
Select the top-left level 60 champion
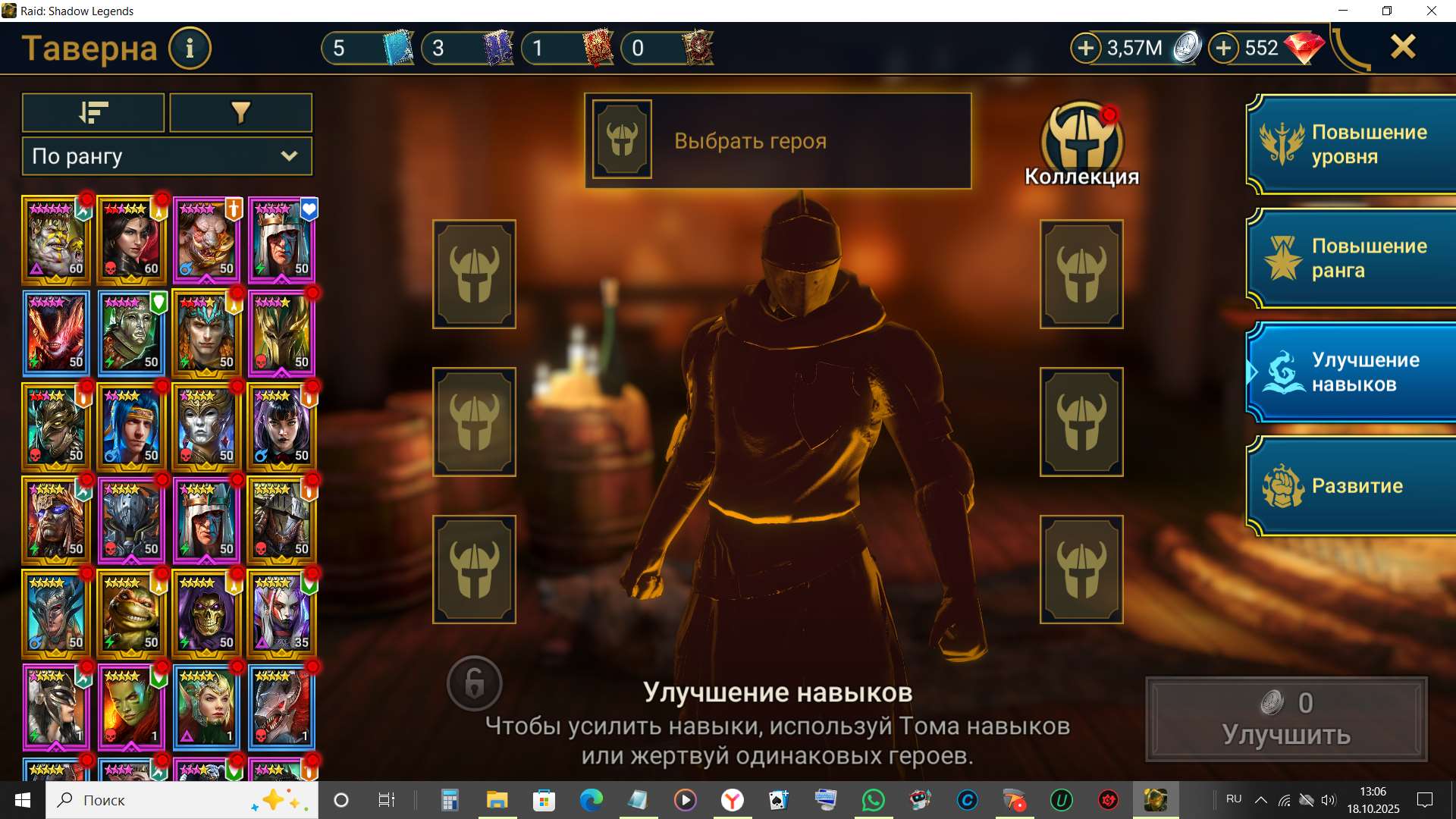coord(55,240)
